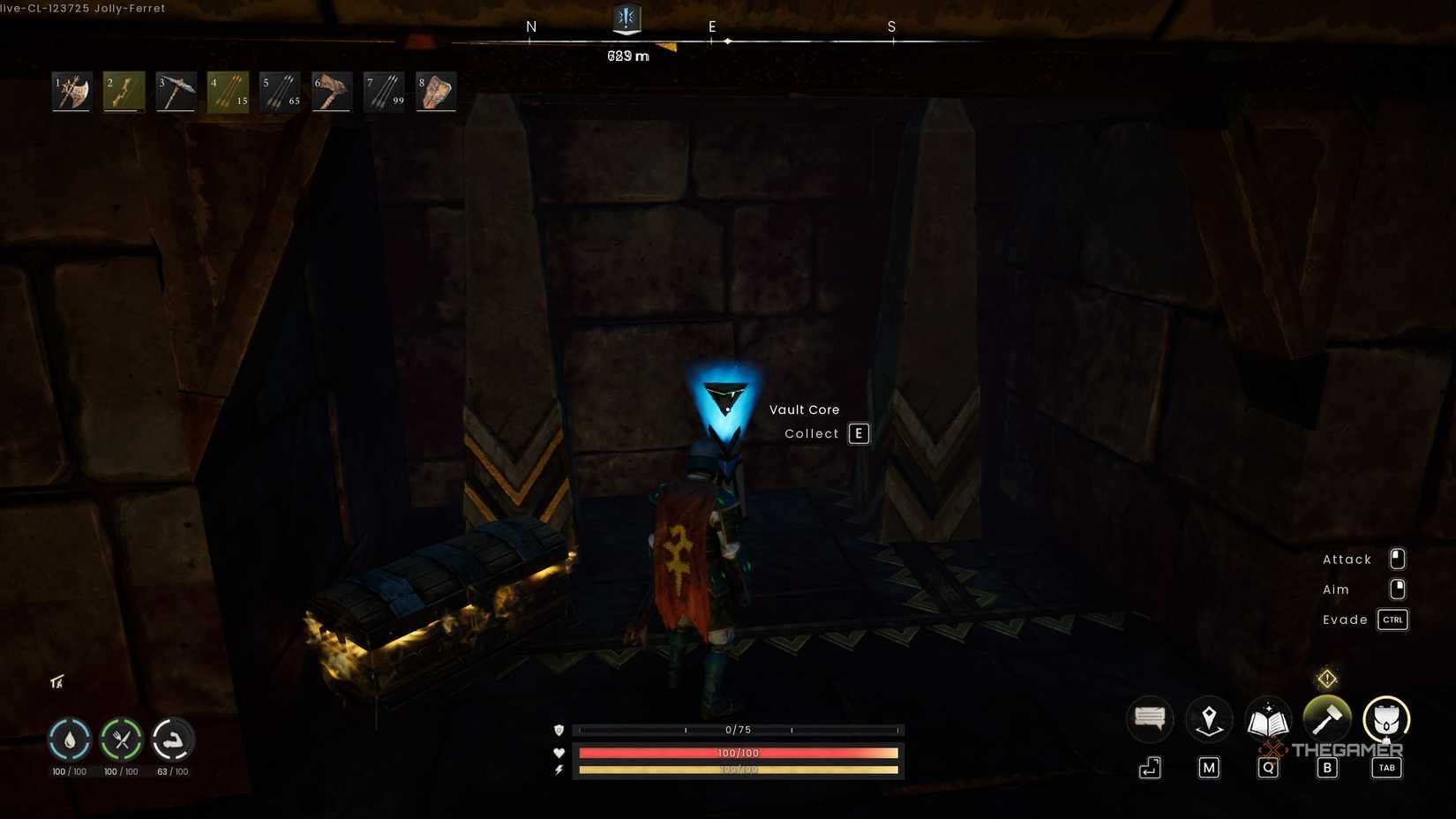Click the Evade CTRL keybind

coord(1392,620)
